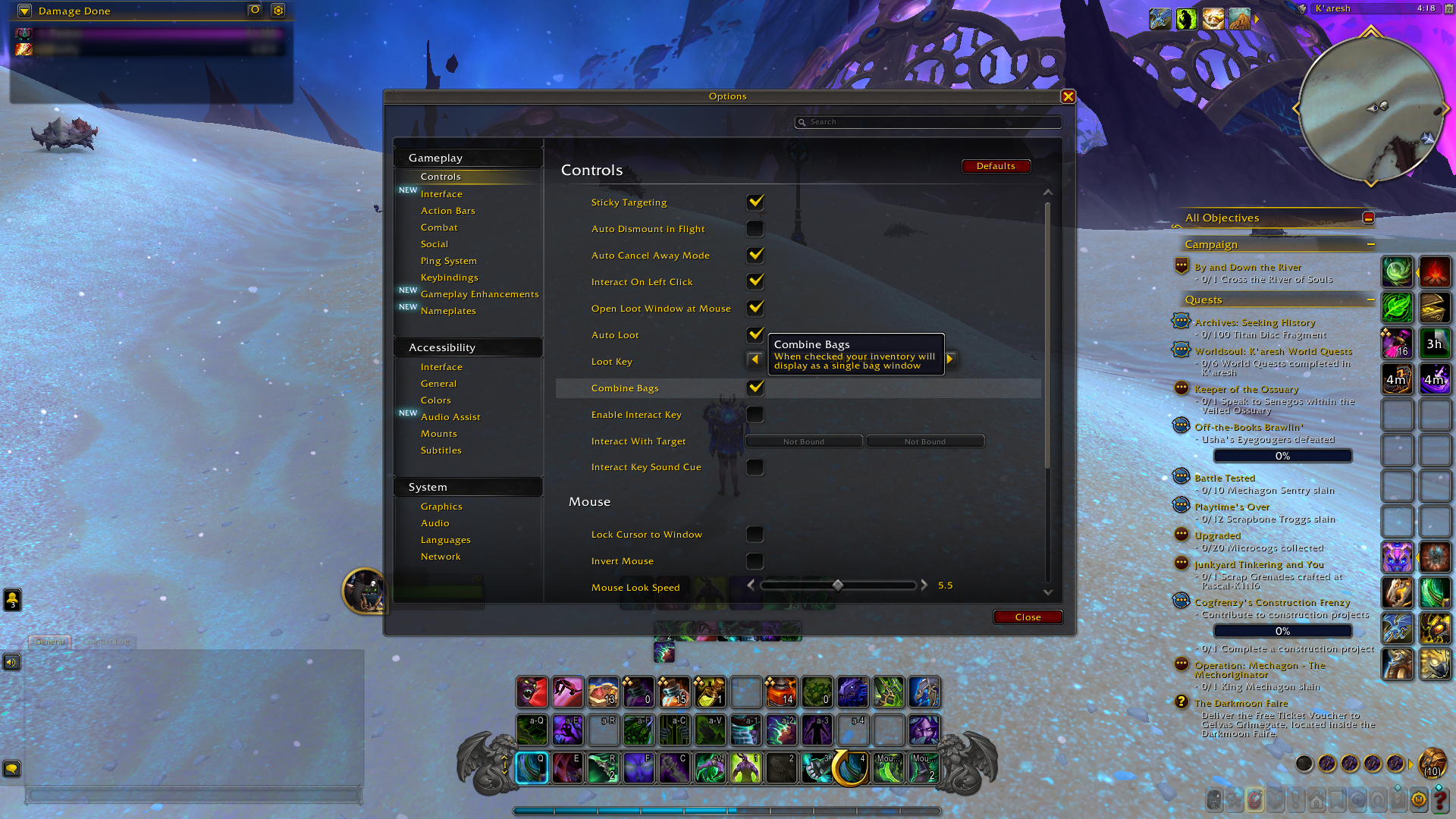Open the Help menu micro button
The width and height of the screenshot is (1456, 819).
1439,798
